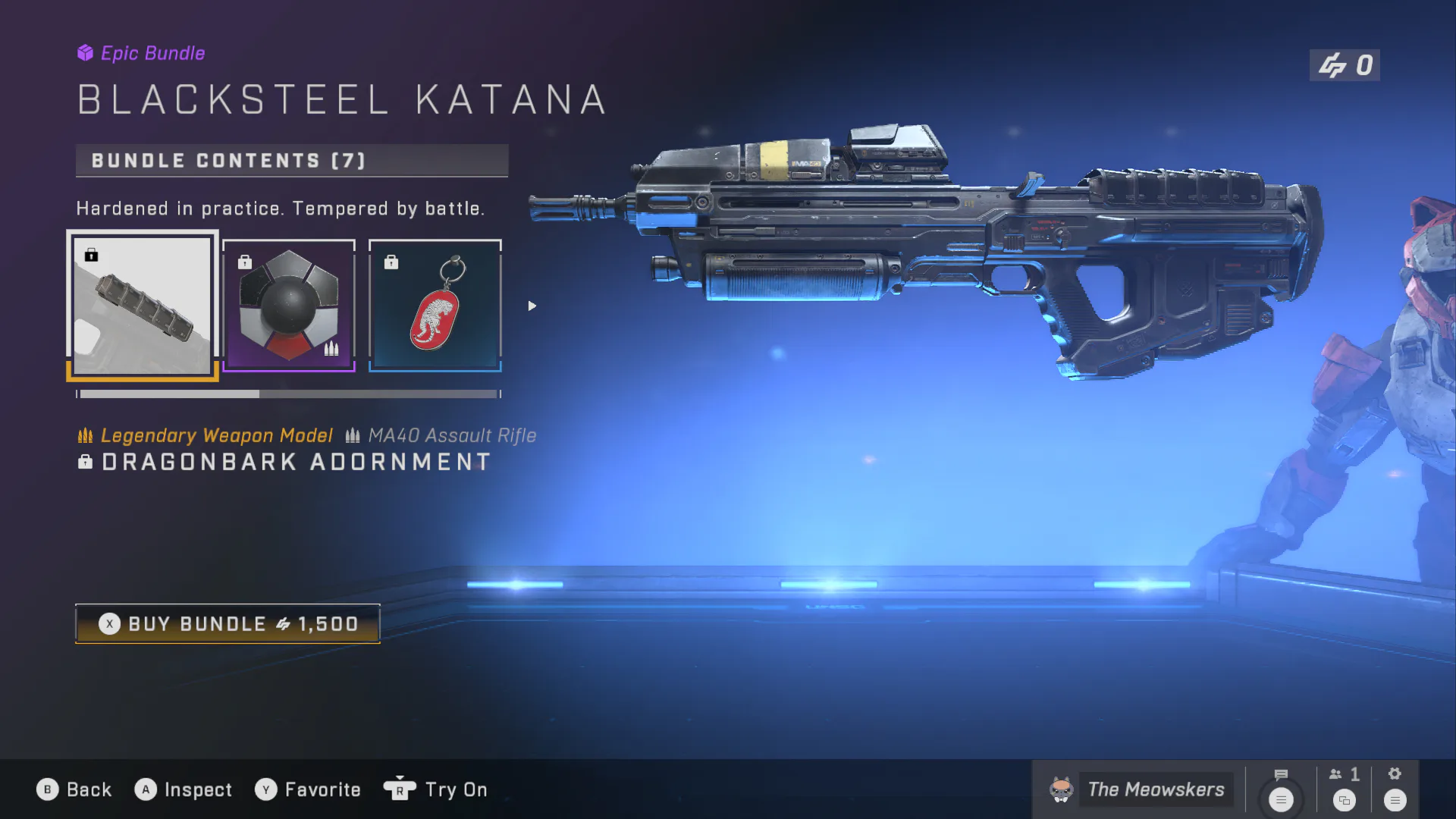Open the chat bubble panel
Viewport: 1456px width, 819px height.
[x=1281, y=789]
